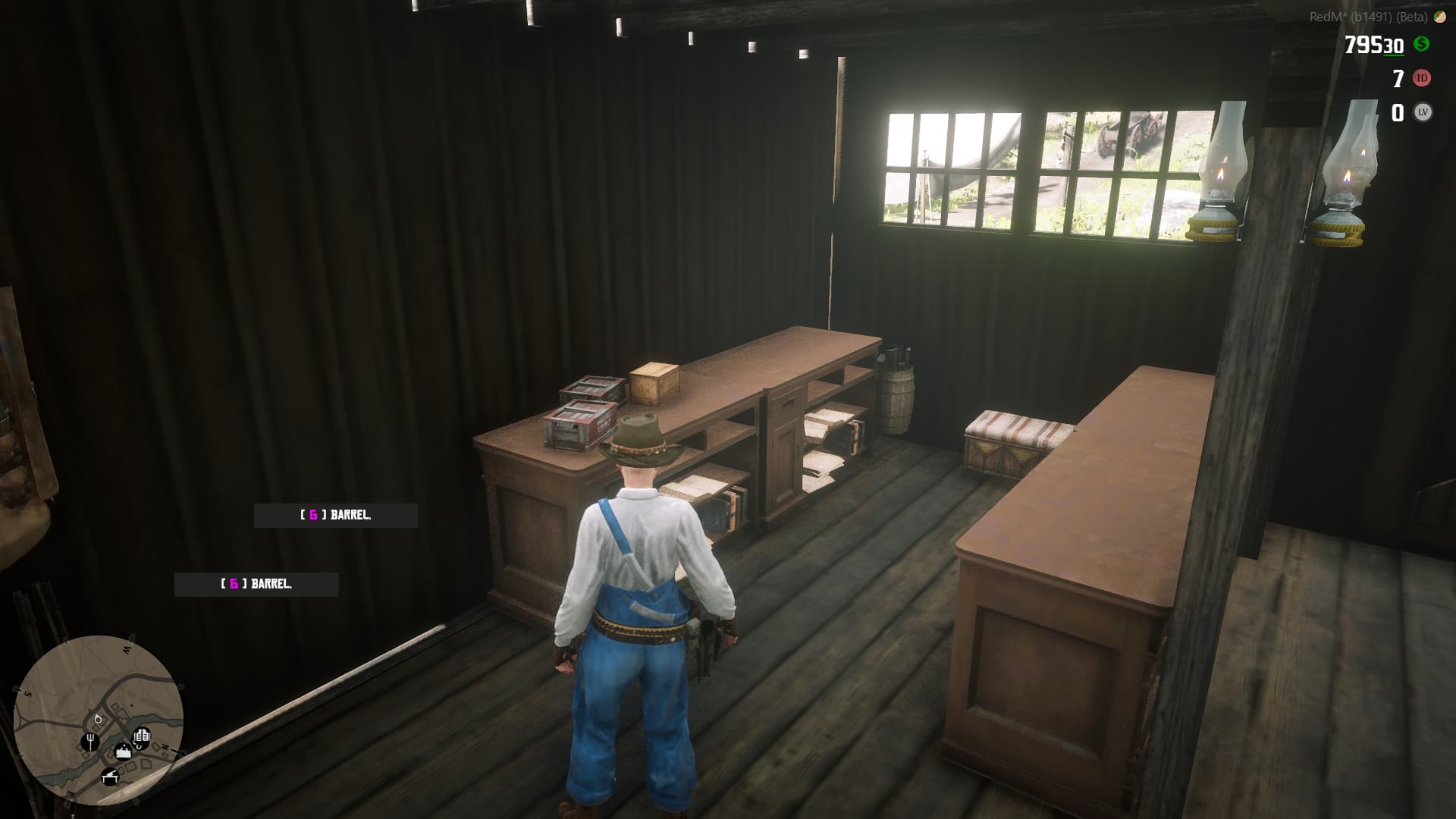Select the gunsmith table icon on the minimap
This screenshot has height=819, width=1456.
[111, 777]
